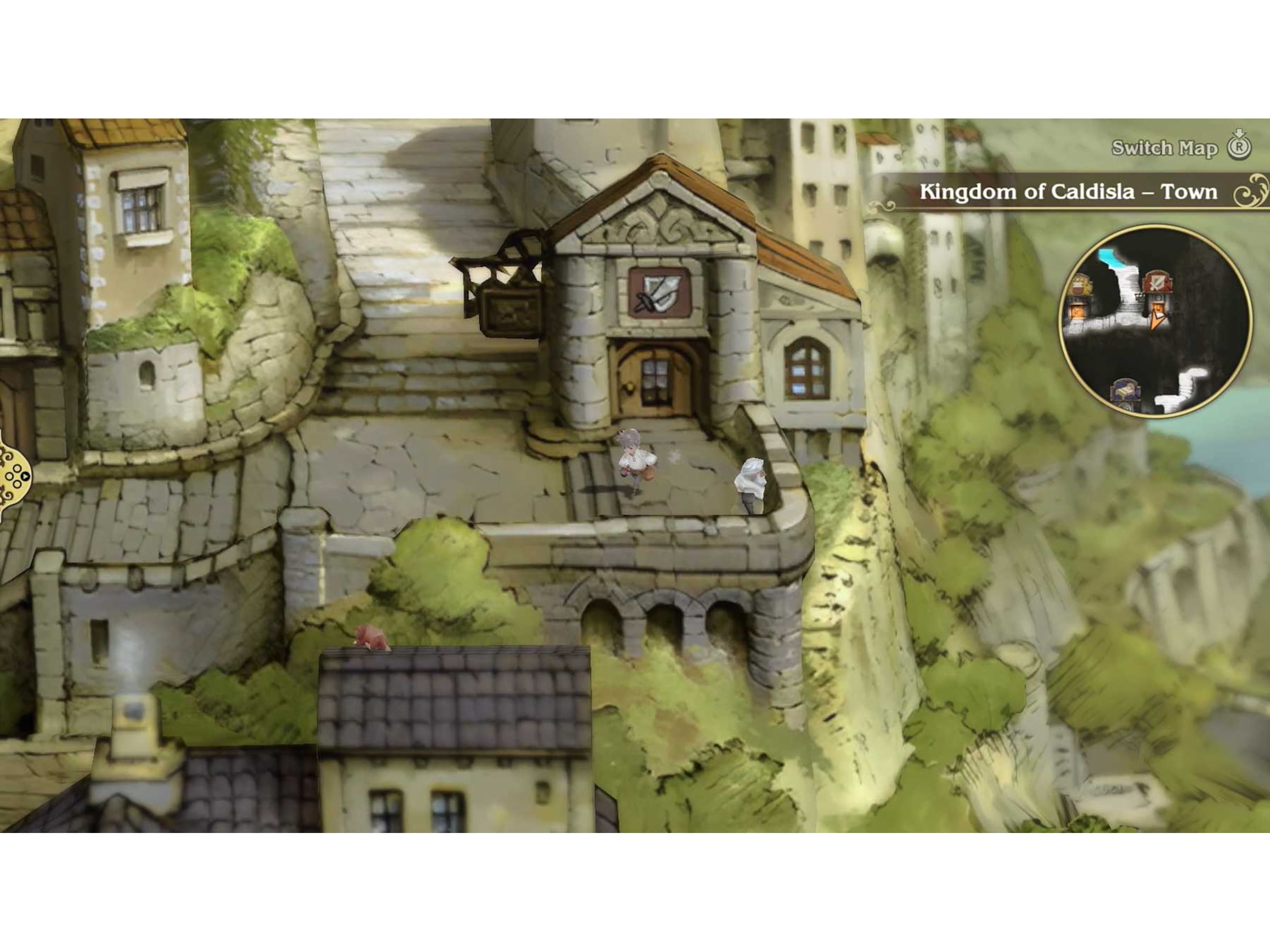1270x952 pixels.
Task: Select the orange item shop pot icon on the minimap
Action: [x=1078, y=311]
